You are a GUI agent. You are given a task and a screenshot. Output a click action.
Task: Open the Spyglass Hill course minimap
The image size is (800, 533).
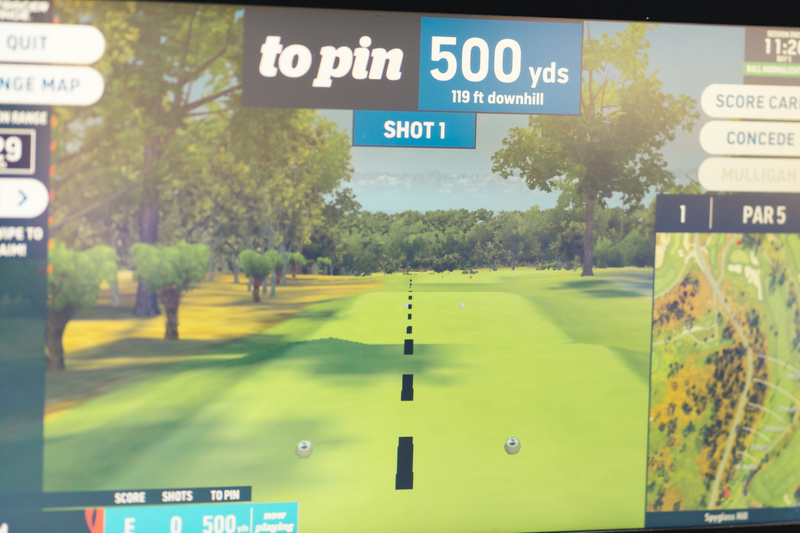[x=724, y=370]
